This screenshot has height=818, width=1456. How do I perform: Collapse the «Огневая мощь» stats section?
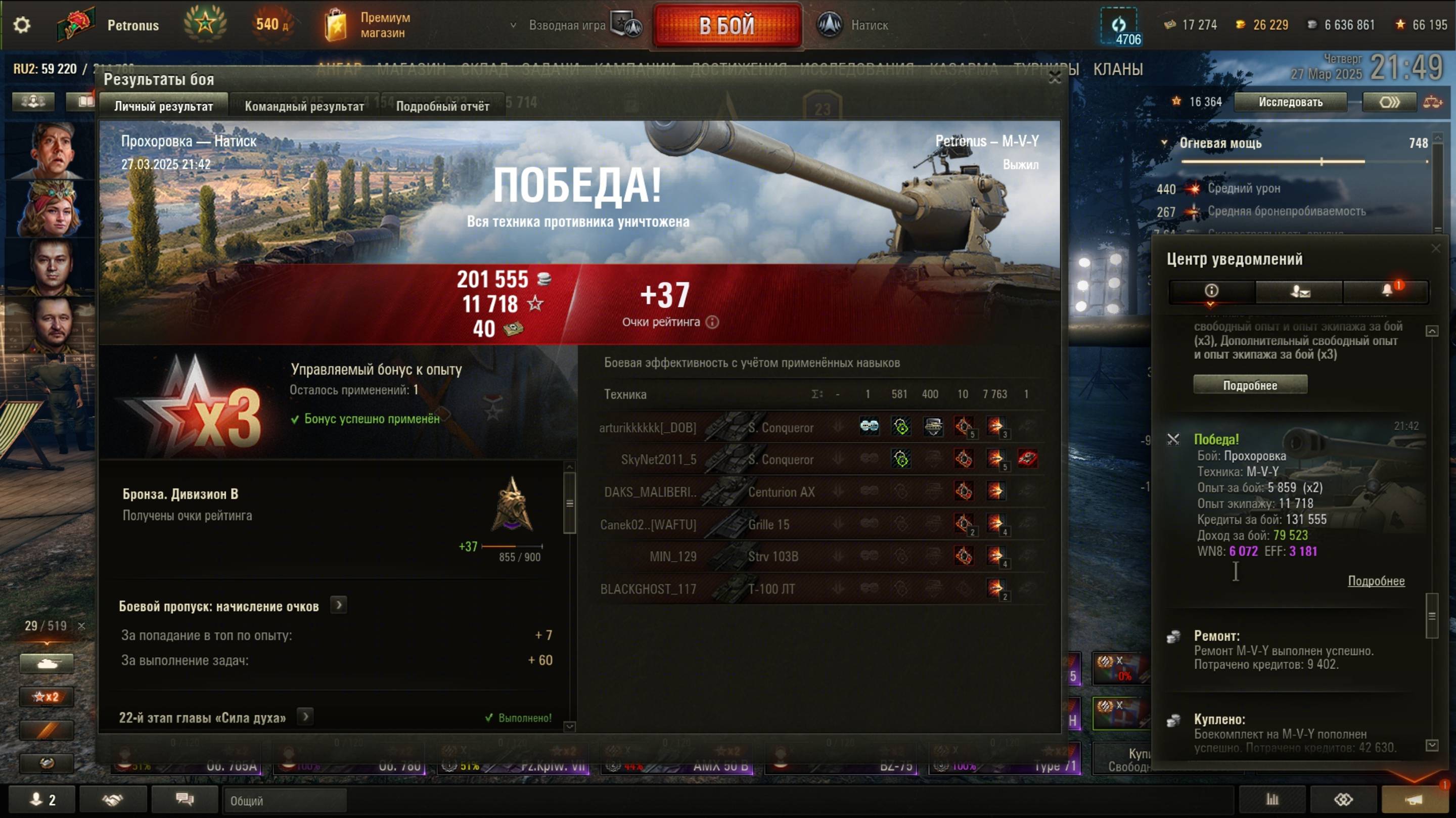point(1164,143)
